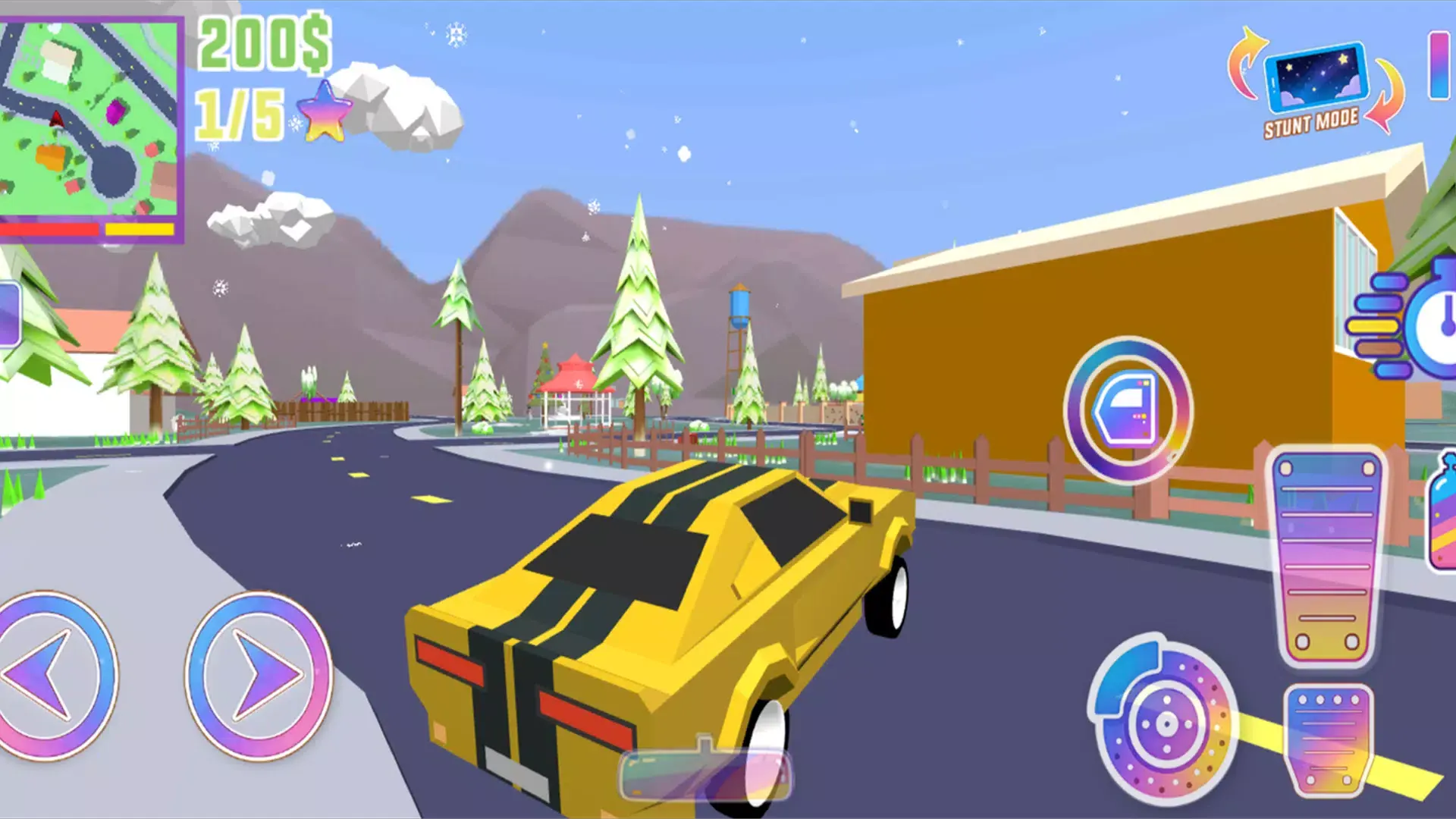
Task: Tap the rainbow star beside 1/5
Action: [x=326, y=114]
